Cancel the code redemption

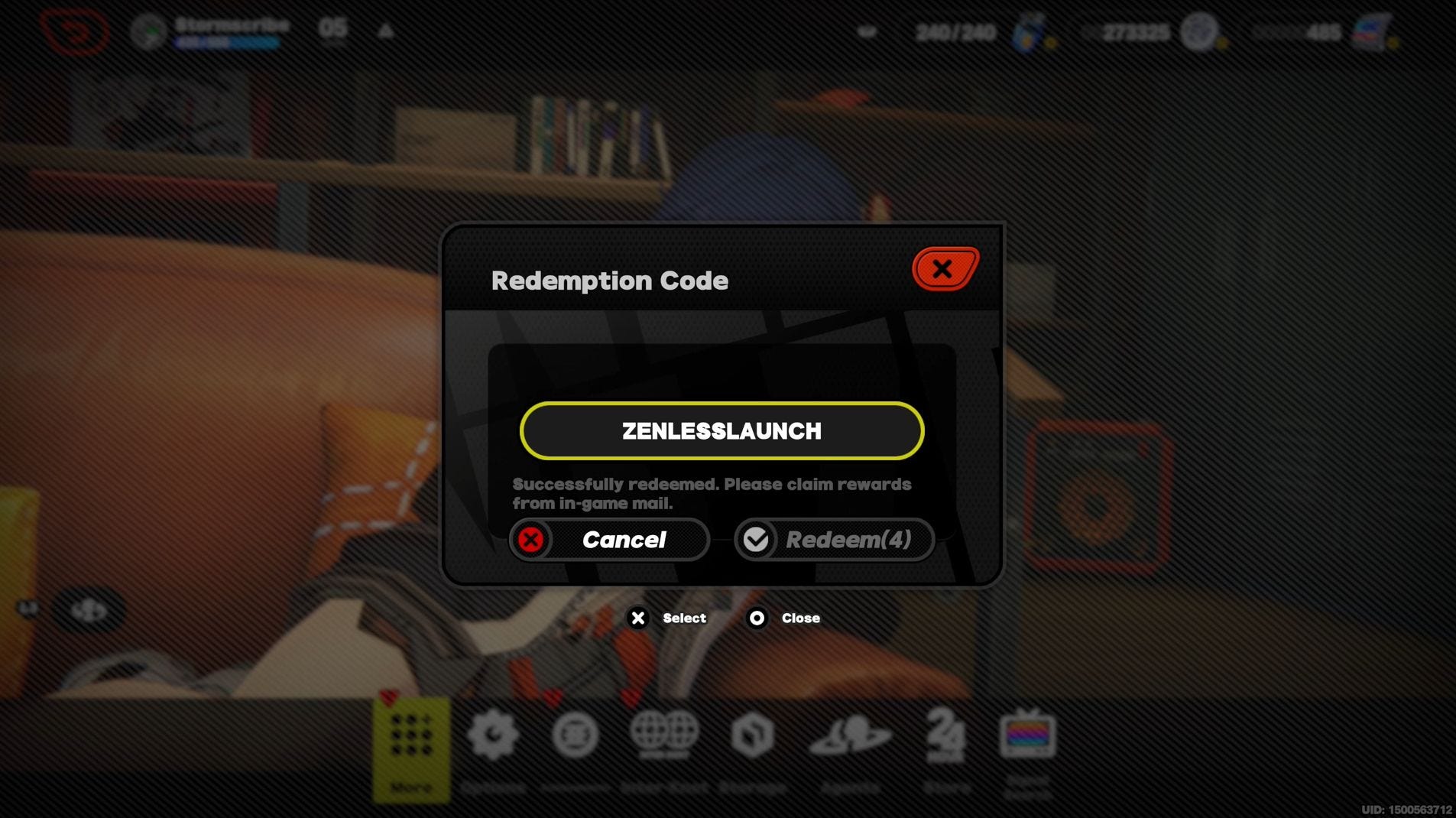[x=609, y=540]
